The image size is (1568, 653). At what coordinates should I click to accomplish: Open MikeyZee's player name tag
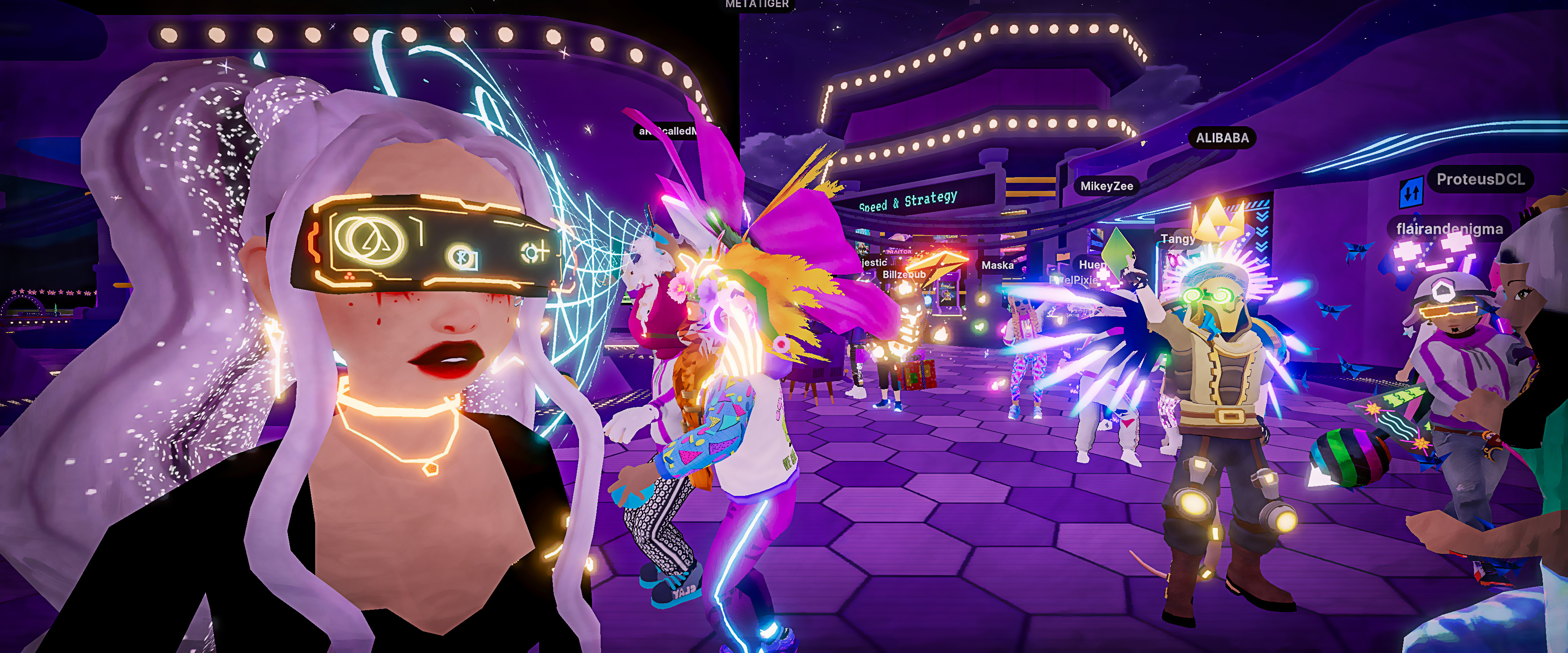tap(1106, 186)
